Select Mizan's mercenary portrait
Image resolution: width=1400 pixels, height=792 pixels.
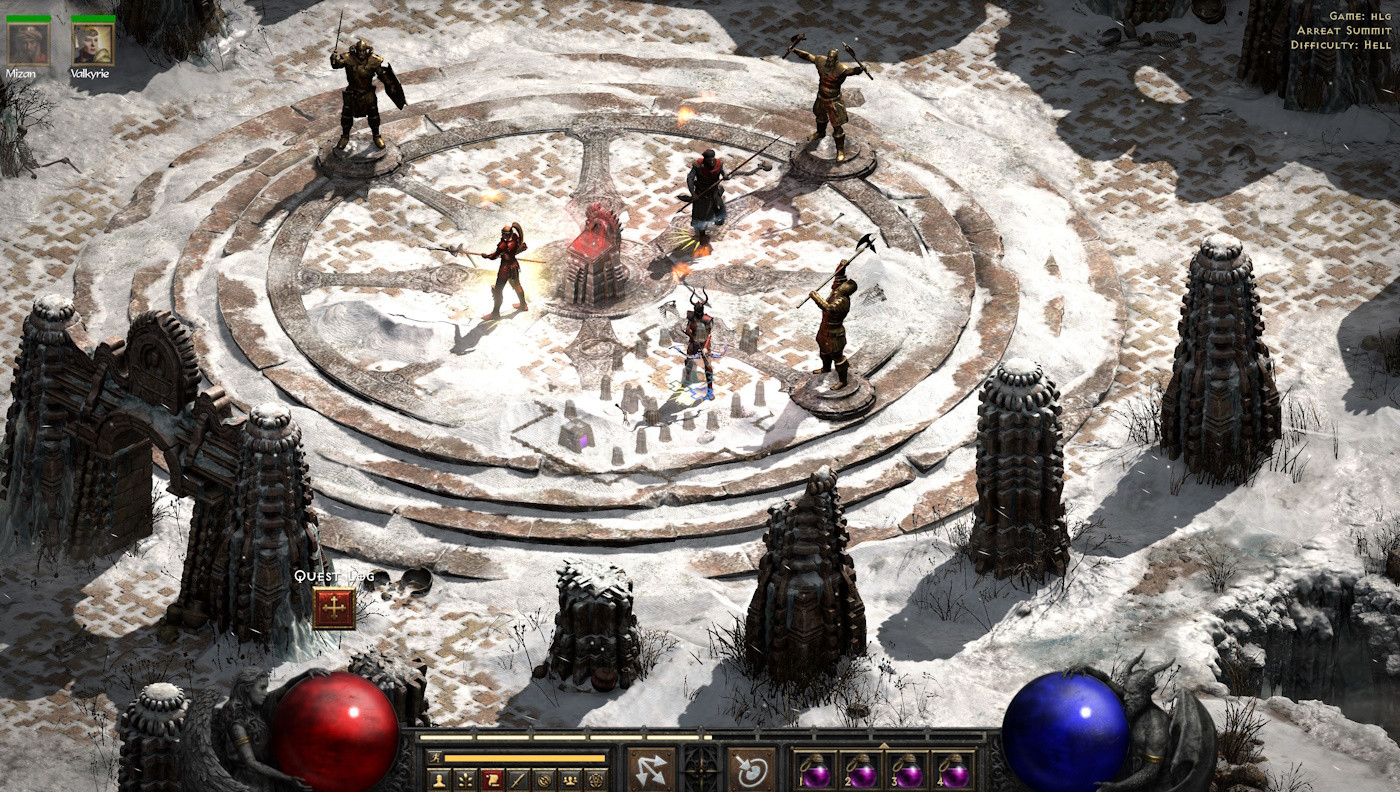[28, 45]
